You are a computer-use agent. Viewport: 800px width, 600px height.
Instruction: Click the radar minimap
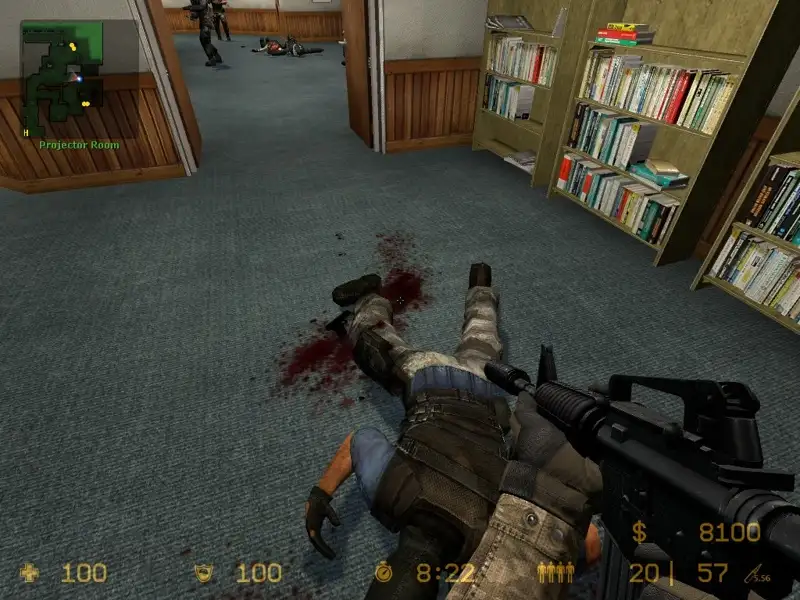(62, 78)
